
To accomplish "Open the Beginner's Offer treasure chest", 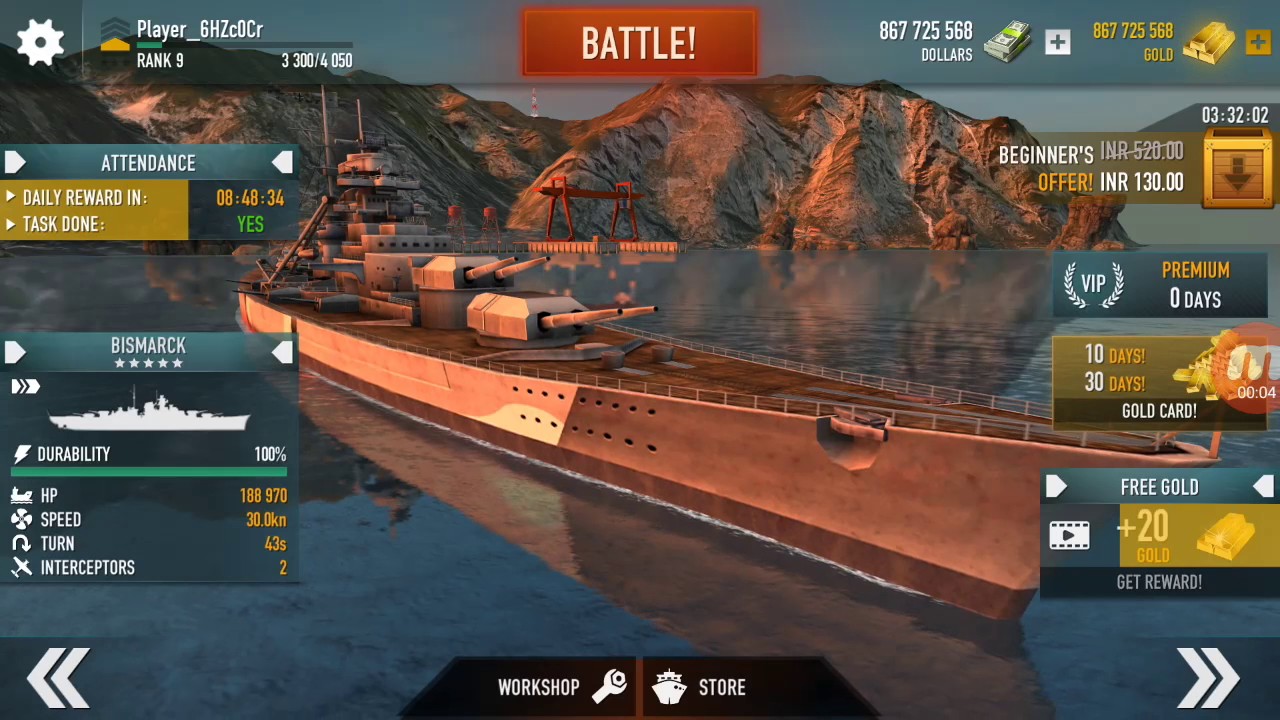I will coord(1237,168).
